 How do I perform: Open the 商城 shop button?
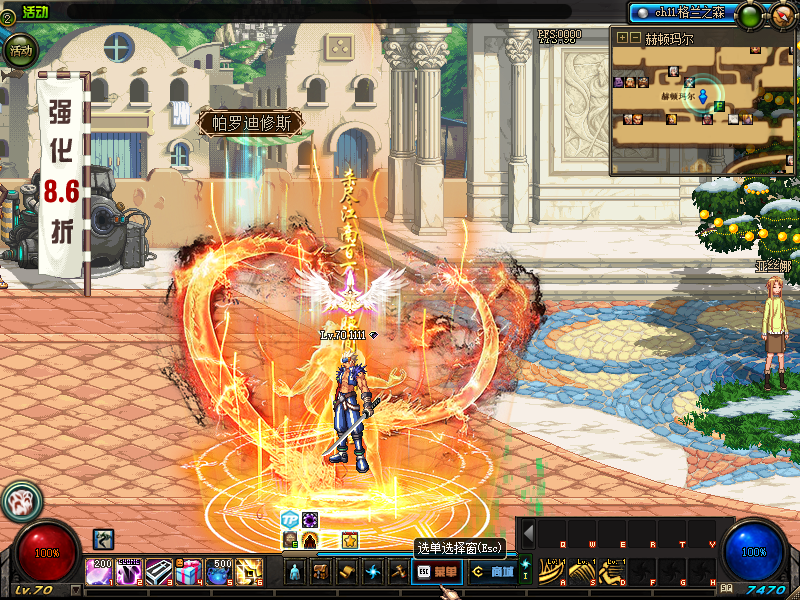click(492, 572)
